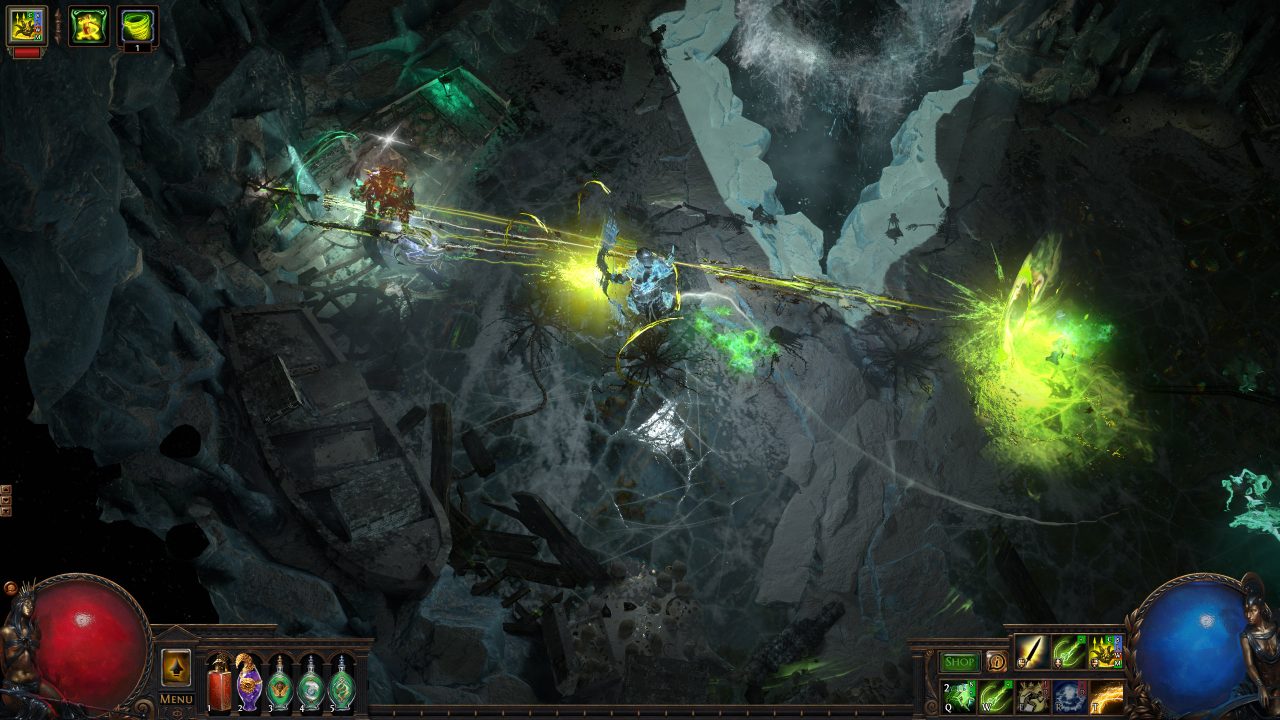This screenshot has height=720, width=1280.
Task: Open the info speech-bubble icon
Action: coord(996,661)
